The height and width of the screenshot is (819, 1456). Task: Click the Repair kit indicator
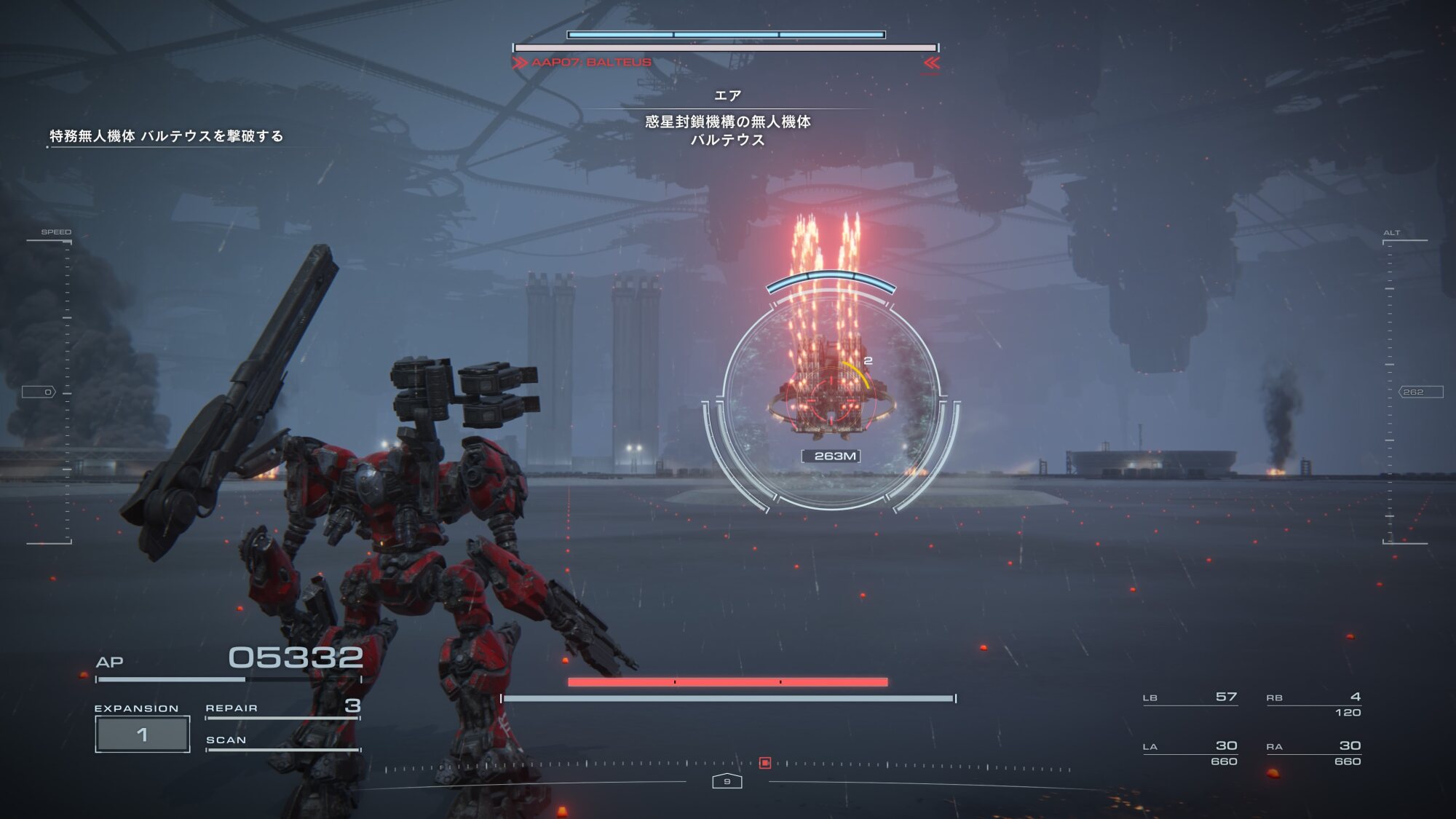tap(282, 708)
